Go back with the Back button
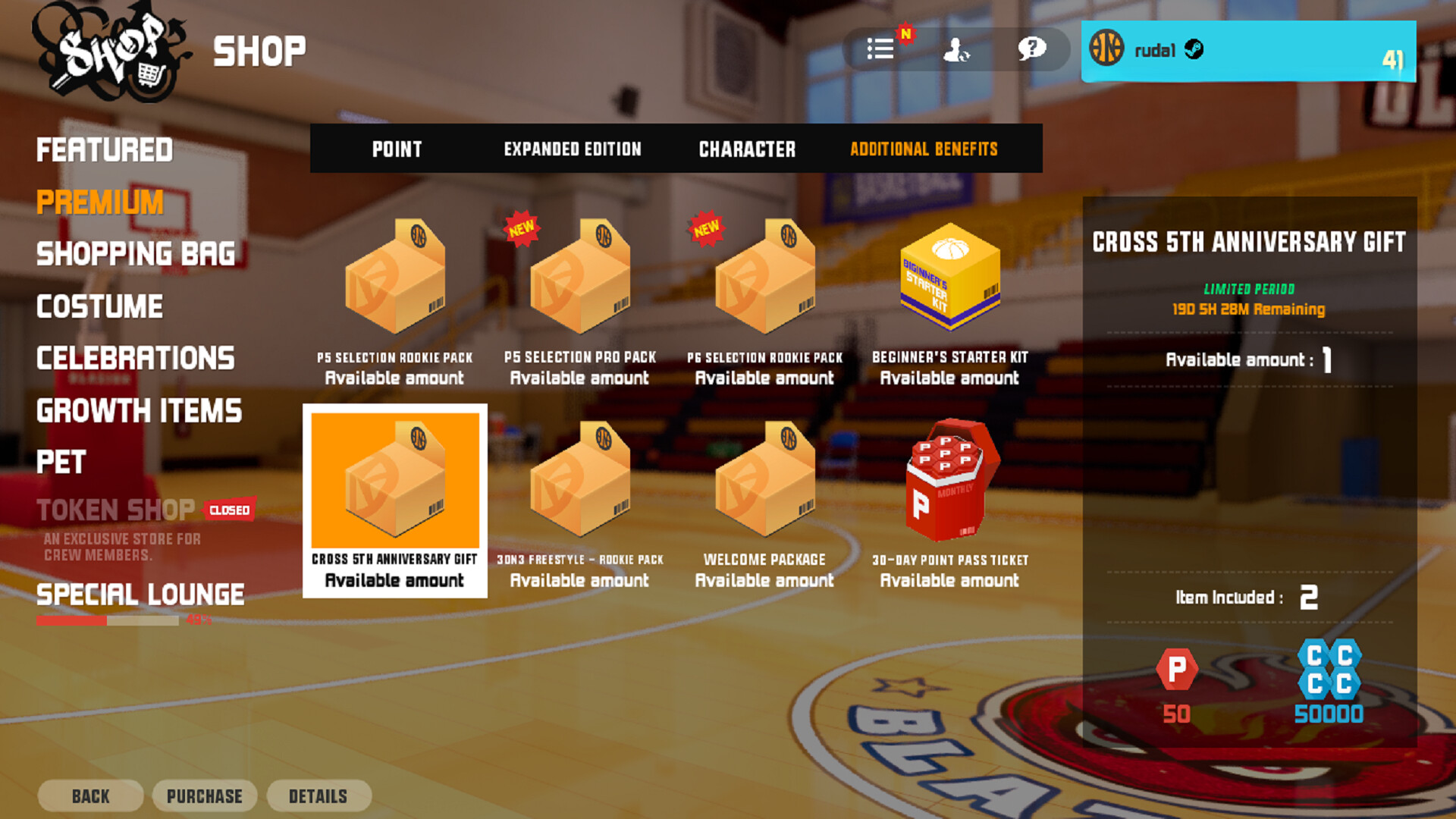 click(x=90, y=796)
